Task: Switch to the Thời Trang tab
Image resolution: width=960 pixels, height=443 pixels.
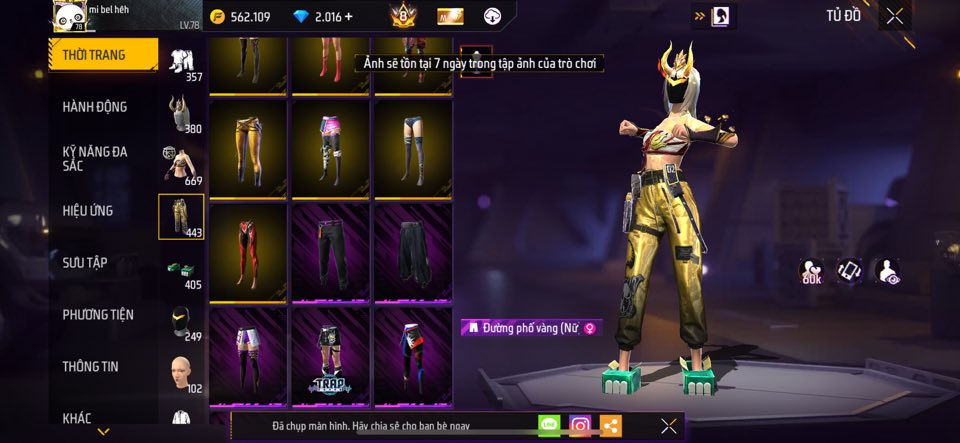Action: (104, 55)
